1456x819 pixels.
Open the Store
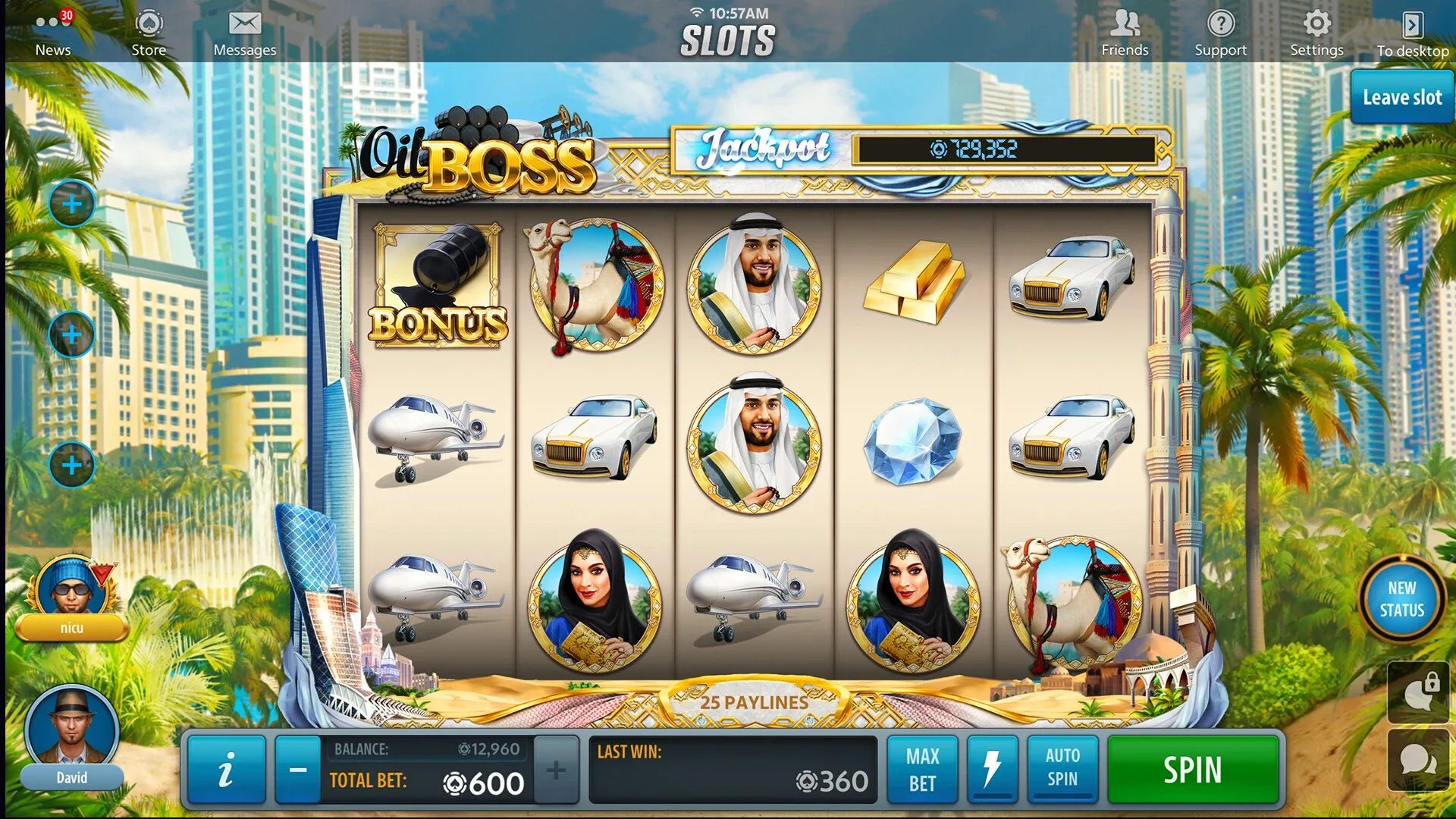point(149,30)
